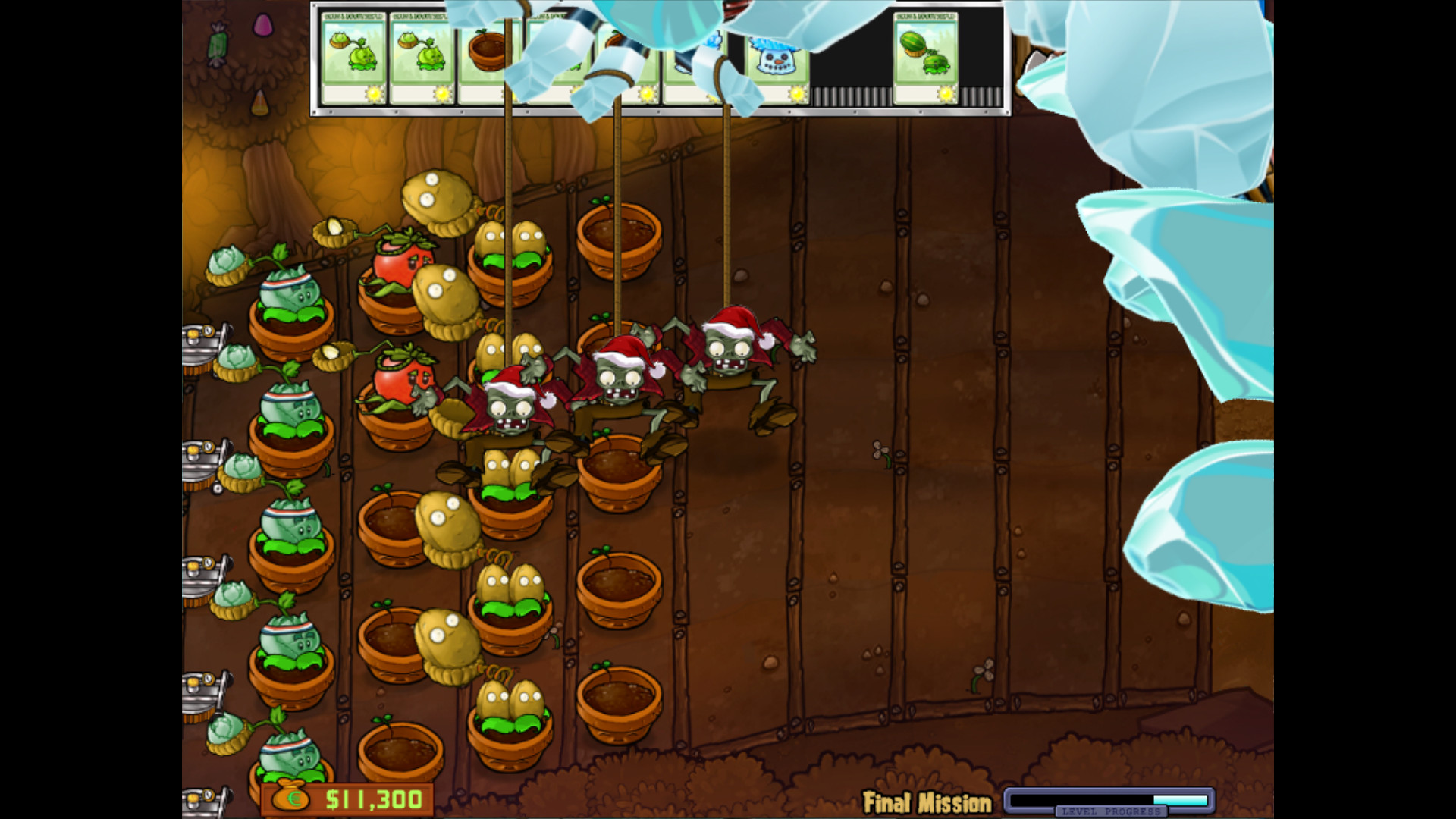This screenshot has height=819, width=1456.
Task: Pick the Flower Pot seed packet
Action: tap(491, 53)
